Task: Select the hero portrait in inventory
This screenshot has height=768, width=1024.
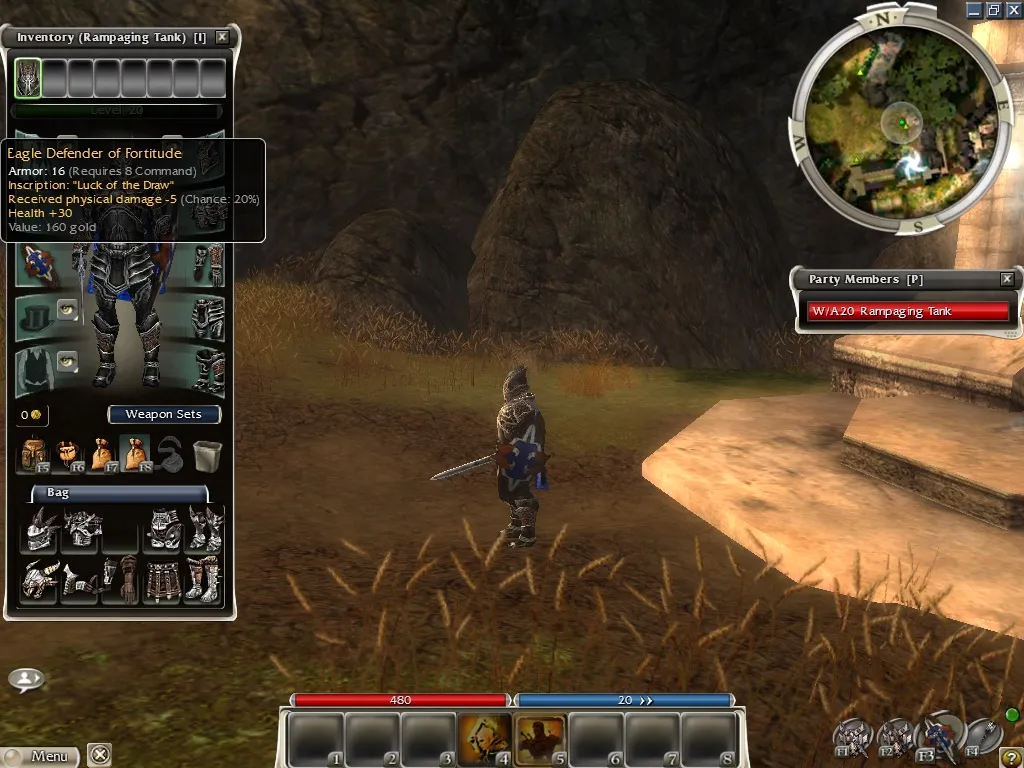Action: pos(28,78)
